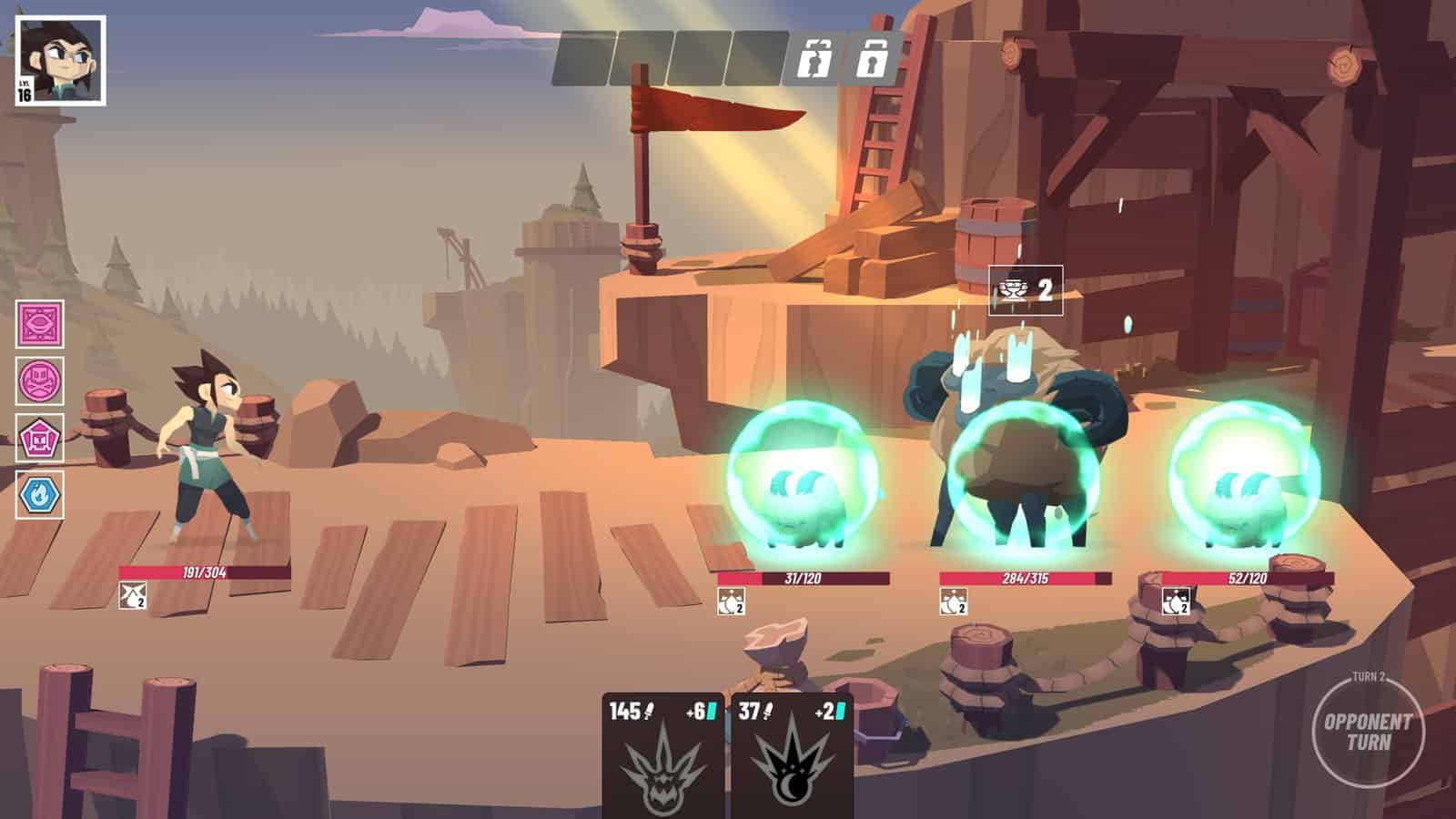Check the buff icon under the 284/315 enemy

[953, 602]
